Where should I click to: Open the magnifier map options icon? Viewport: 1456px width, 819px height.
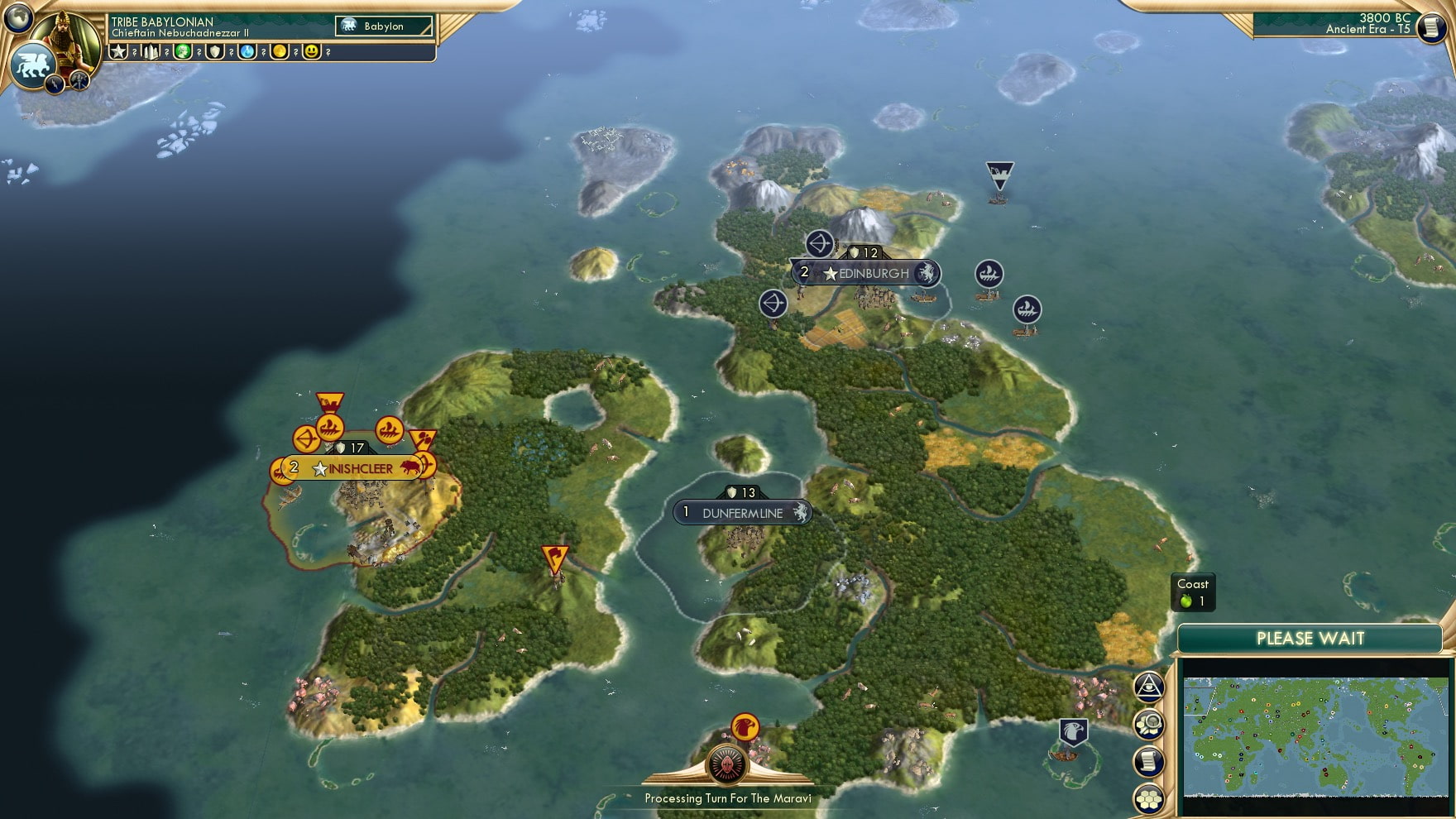tap(1149, 725)
